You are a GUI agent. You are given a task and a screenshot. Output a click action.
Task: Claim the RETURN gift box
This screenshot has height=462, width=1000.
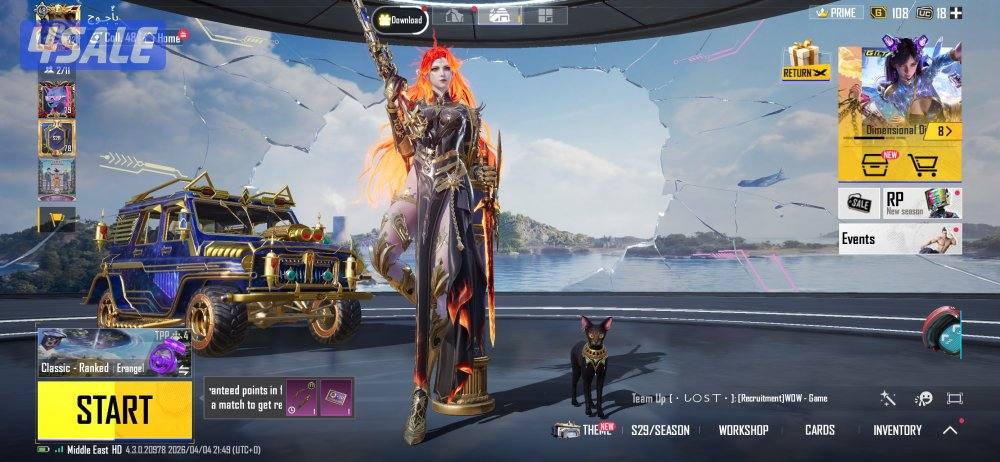(x=806, y=62)
